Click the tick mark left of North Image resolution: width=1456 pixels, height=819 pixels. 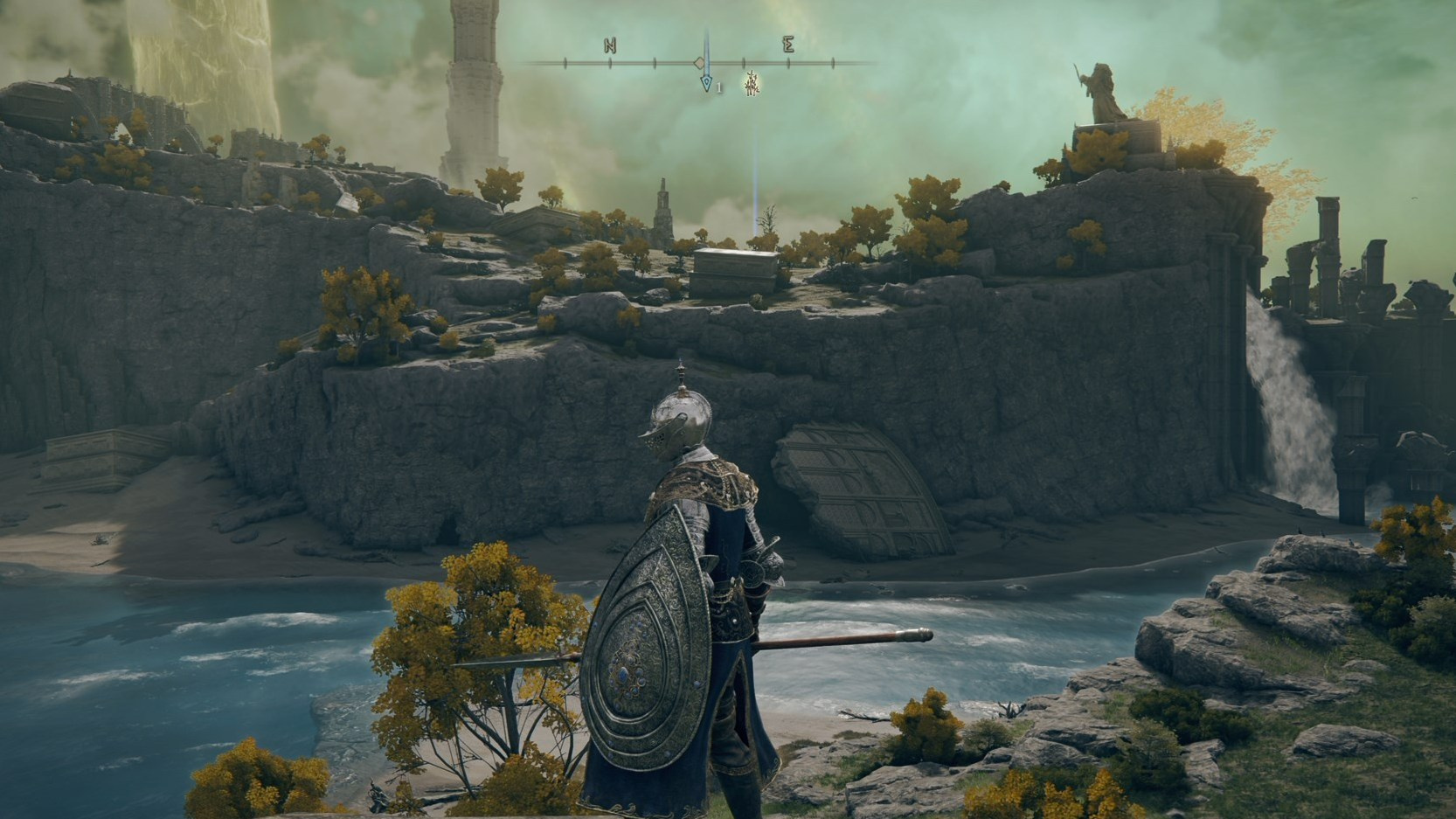(x=565, y=62)
